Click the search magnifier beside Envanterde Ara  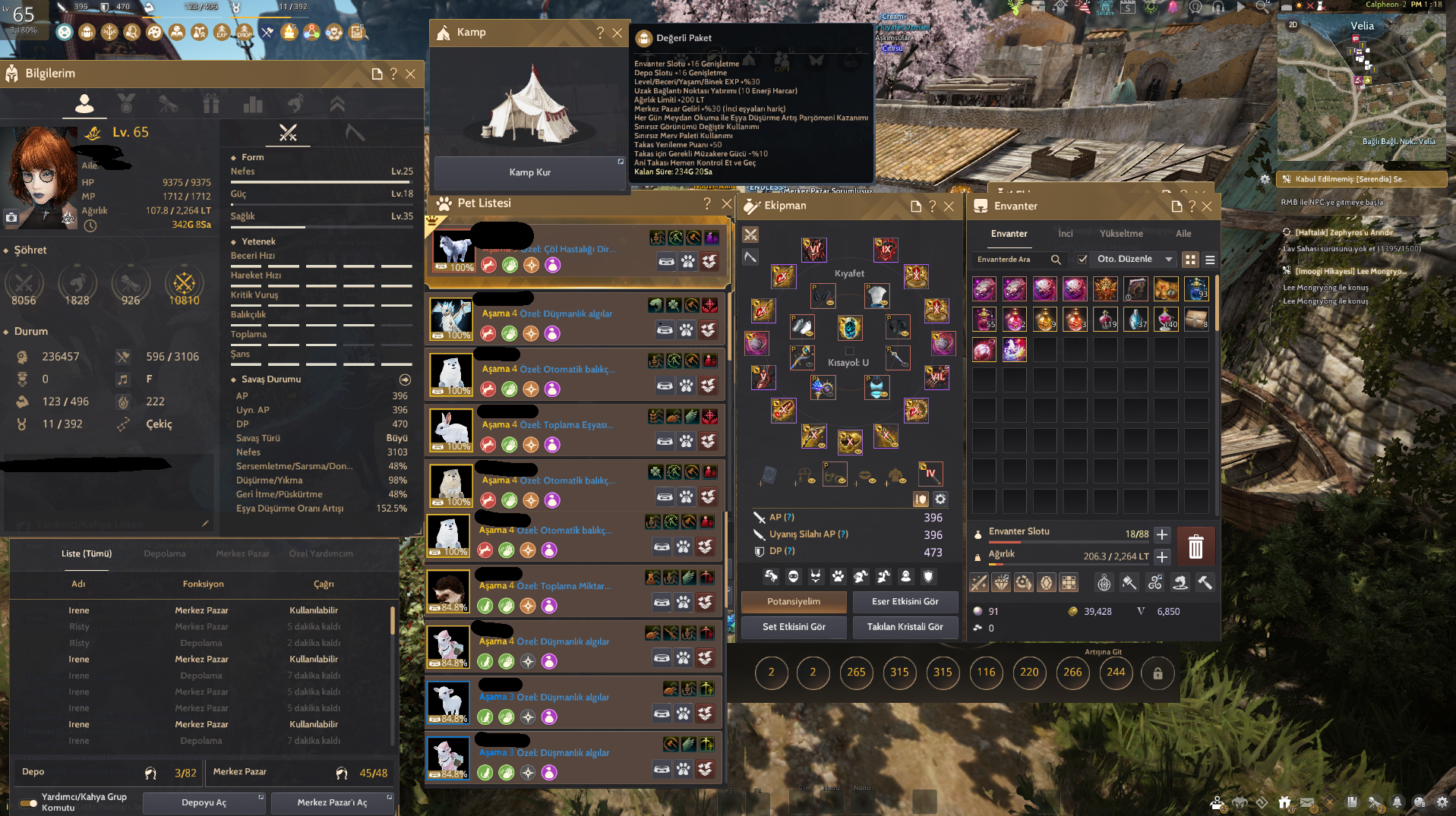(x=1056, y=260)
